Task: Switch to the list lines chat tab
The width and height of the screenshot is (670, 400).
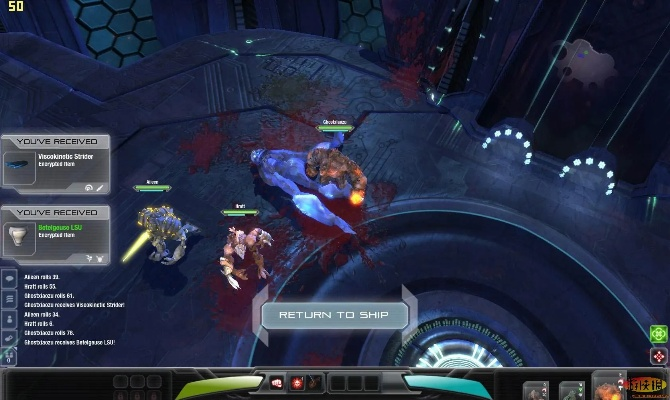Action: tap(9, 299)
